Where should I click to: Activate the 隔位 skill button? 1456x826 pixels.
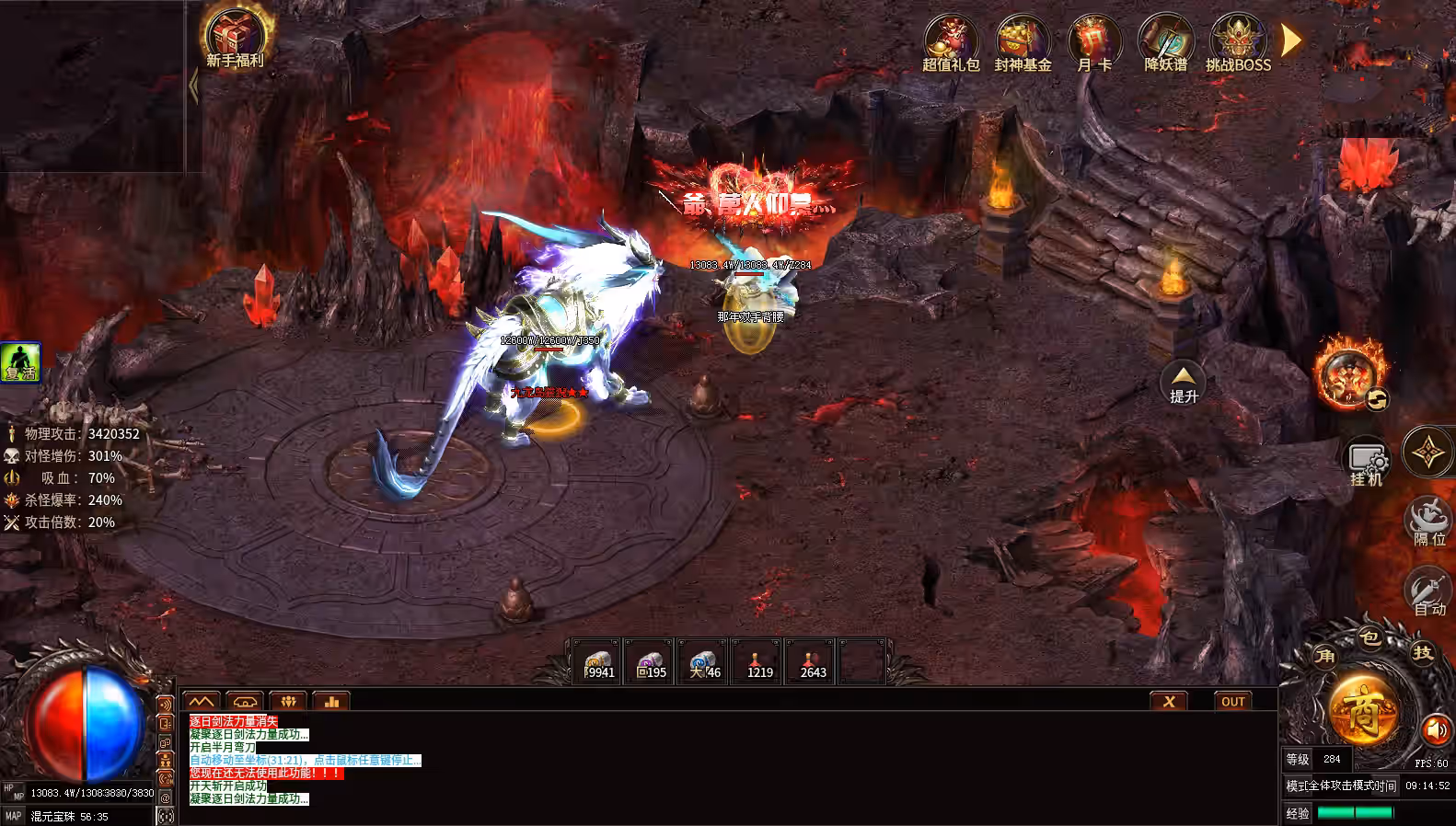click(1428, 522)
